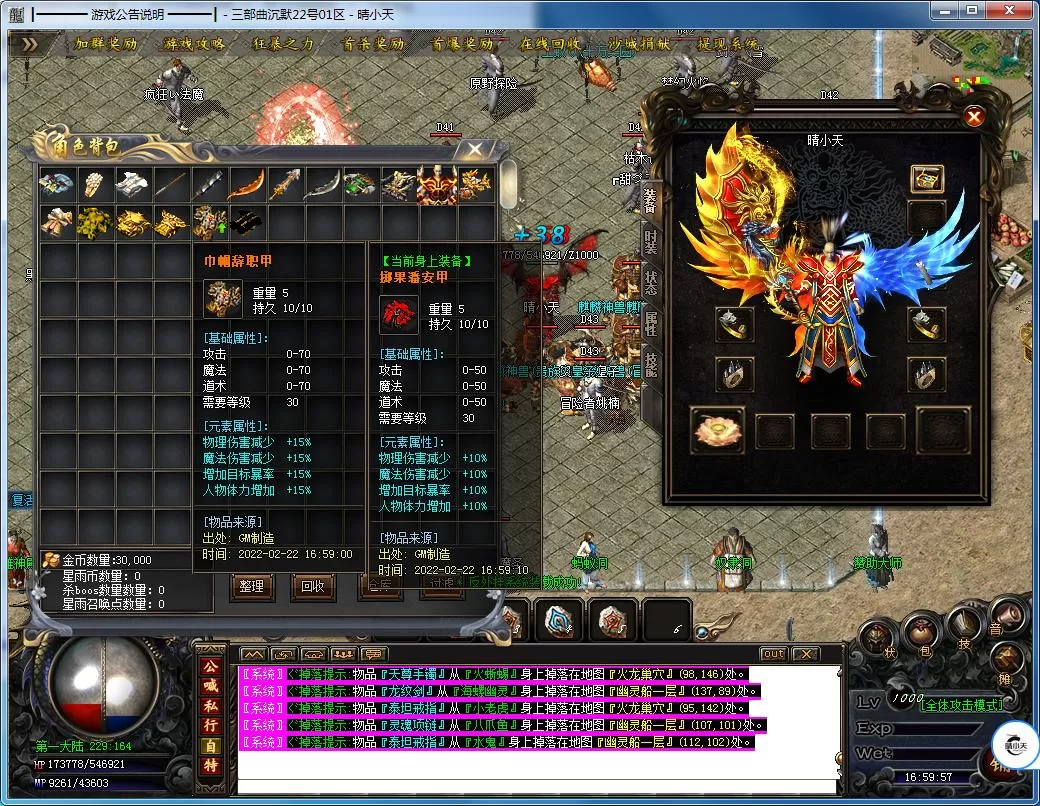Switch to the 状态 status tab
The height and width of the screenshot is (806, 1040).
[651, 281]
